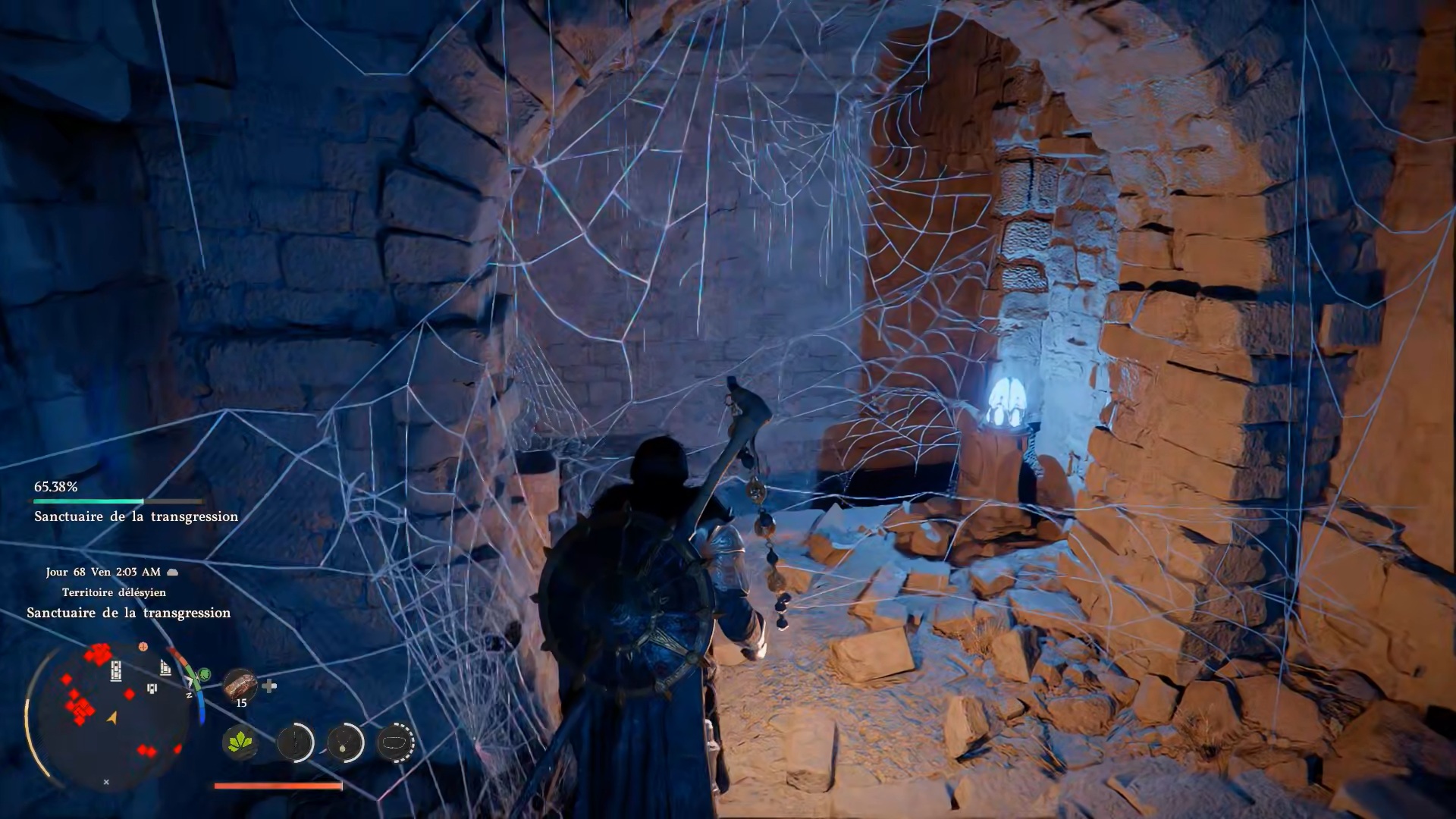The image size is (1456, 819).
Task: Select the necklace pendant slot
Action: click(345, 742)
